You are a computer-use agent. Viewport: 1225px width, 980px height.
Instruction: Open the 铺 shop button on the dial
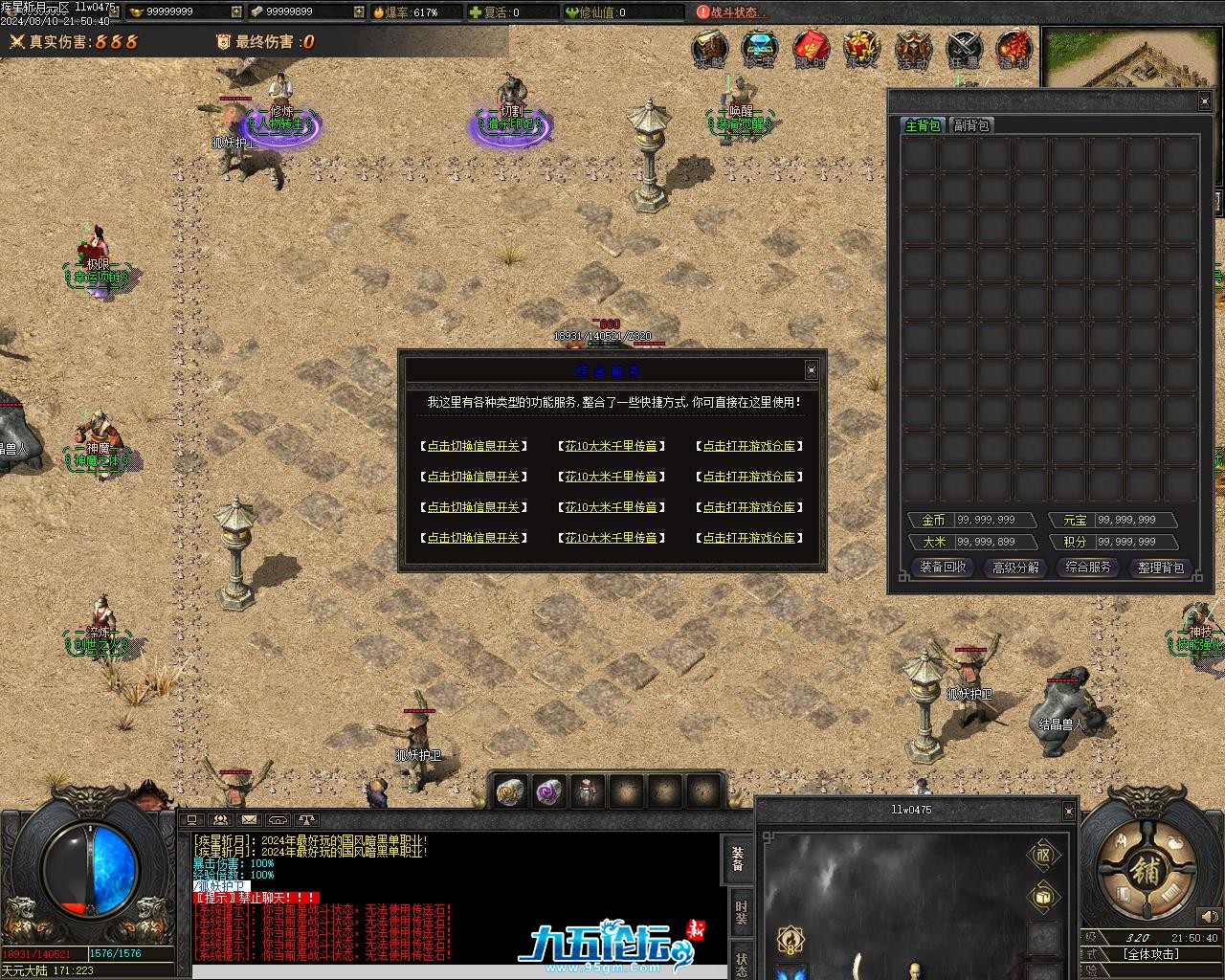point(1145,870)
